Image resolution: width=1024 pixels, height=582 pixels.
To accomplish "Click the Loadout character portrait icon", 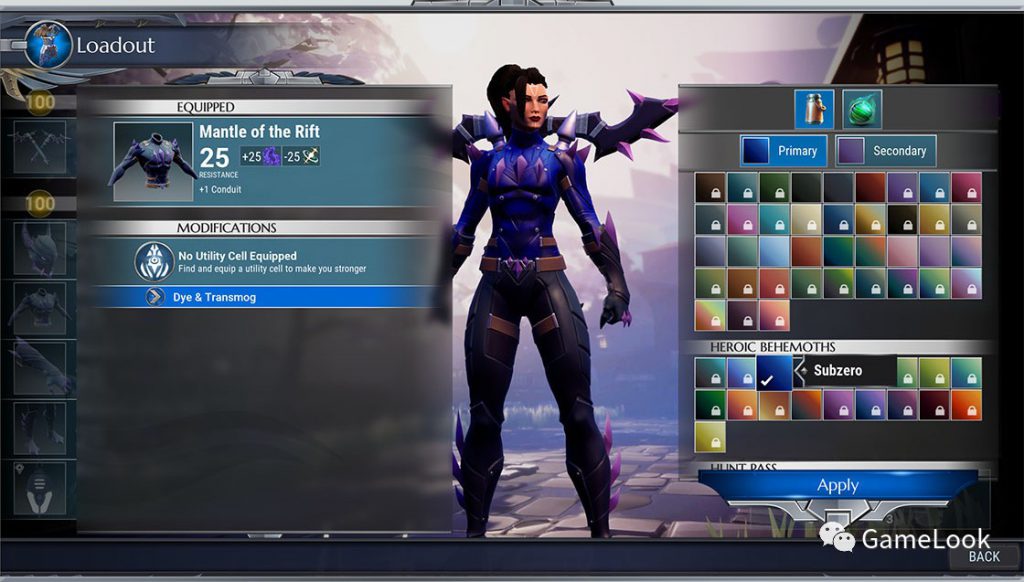I will pyautogui.click(x=47, y=44).
